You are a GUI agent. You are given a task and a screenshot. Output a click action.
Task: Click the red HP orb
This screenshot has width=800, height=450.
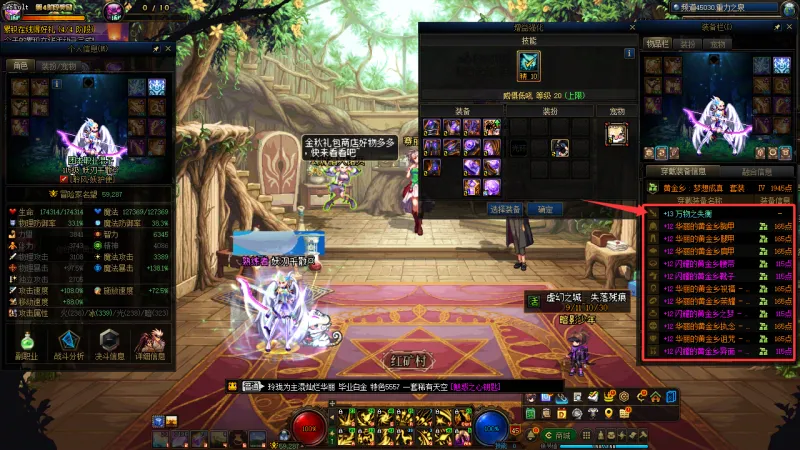pyautogui.click(x=310, y=427)
